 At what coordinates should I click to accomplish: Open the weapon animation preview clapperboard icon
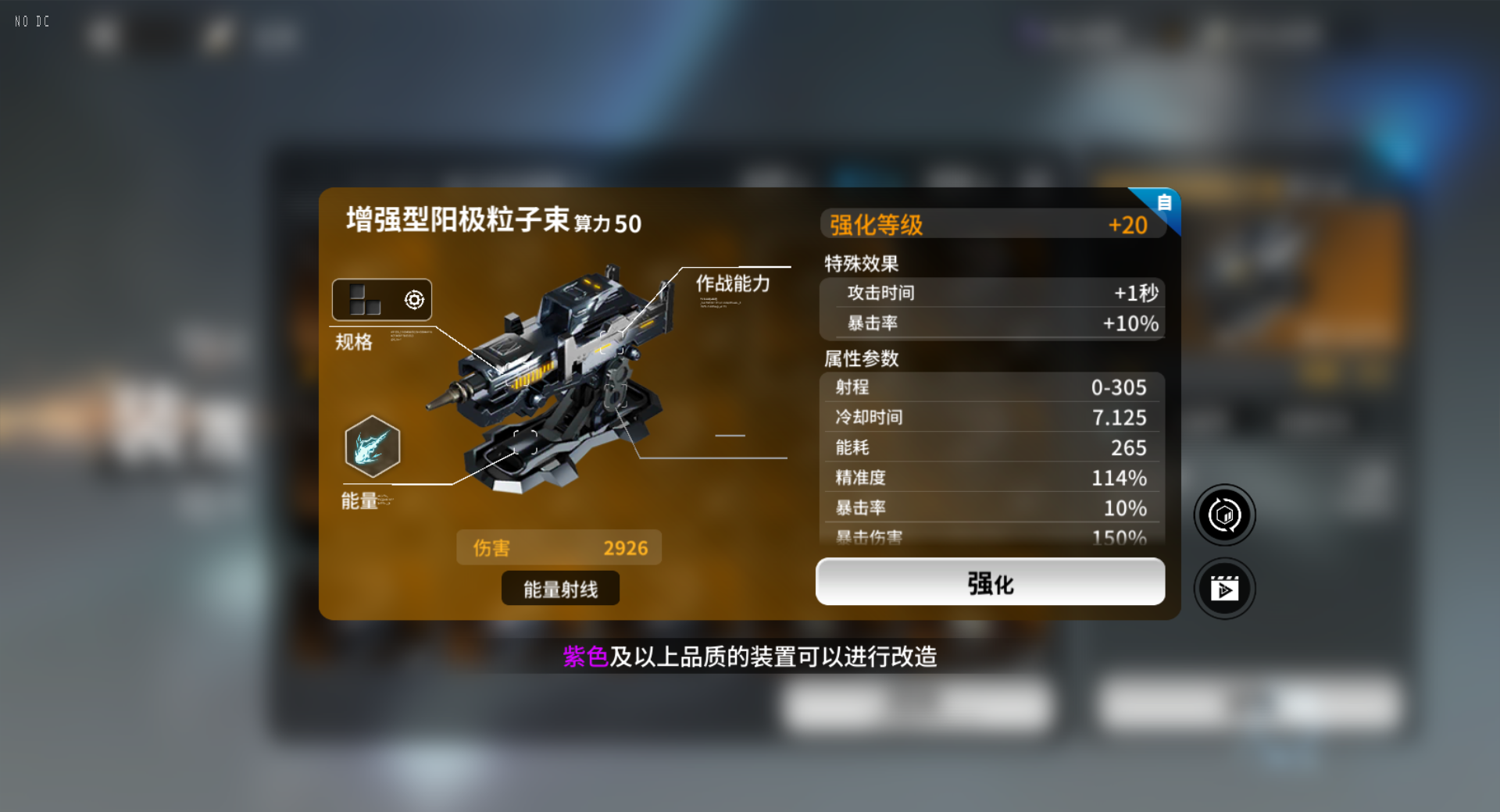coord(1226,588)
